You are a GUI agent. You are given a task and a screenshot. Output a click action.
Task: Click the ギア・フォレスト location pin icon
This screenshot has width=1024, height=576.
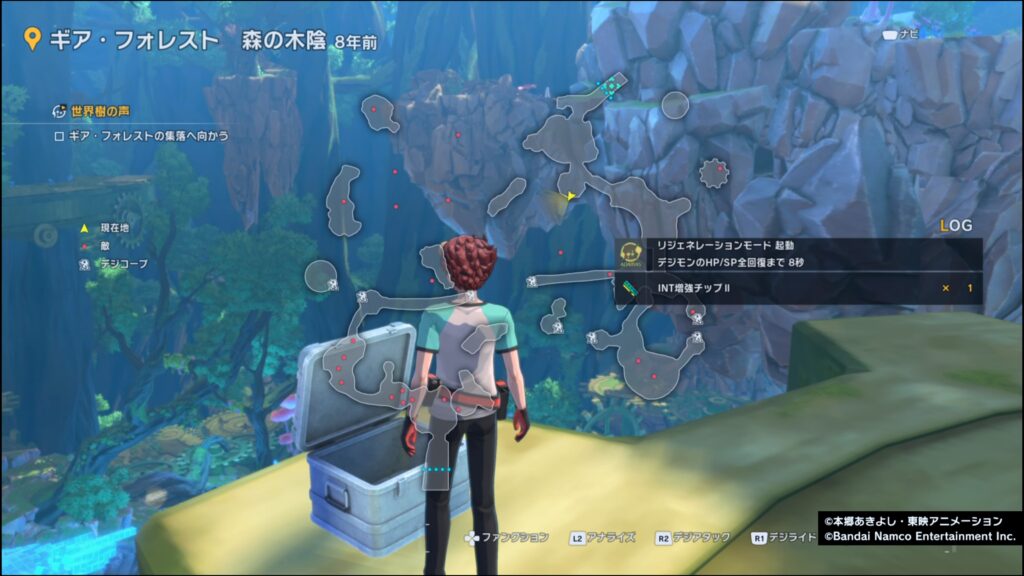33,40
